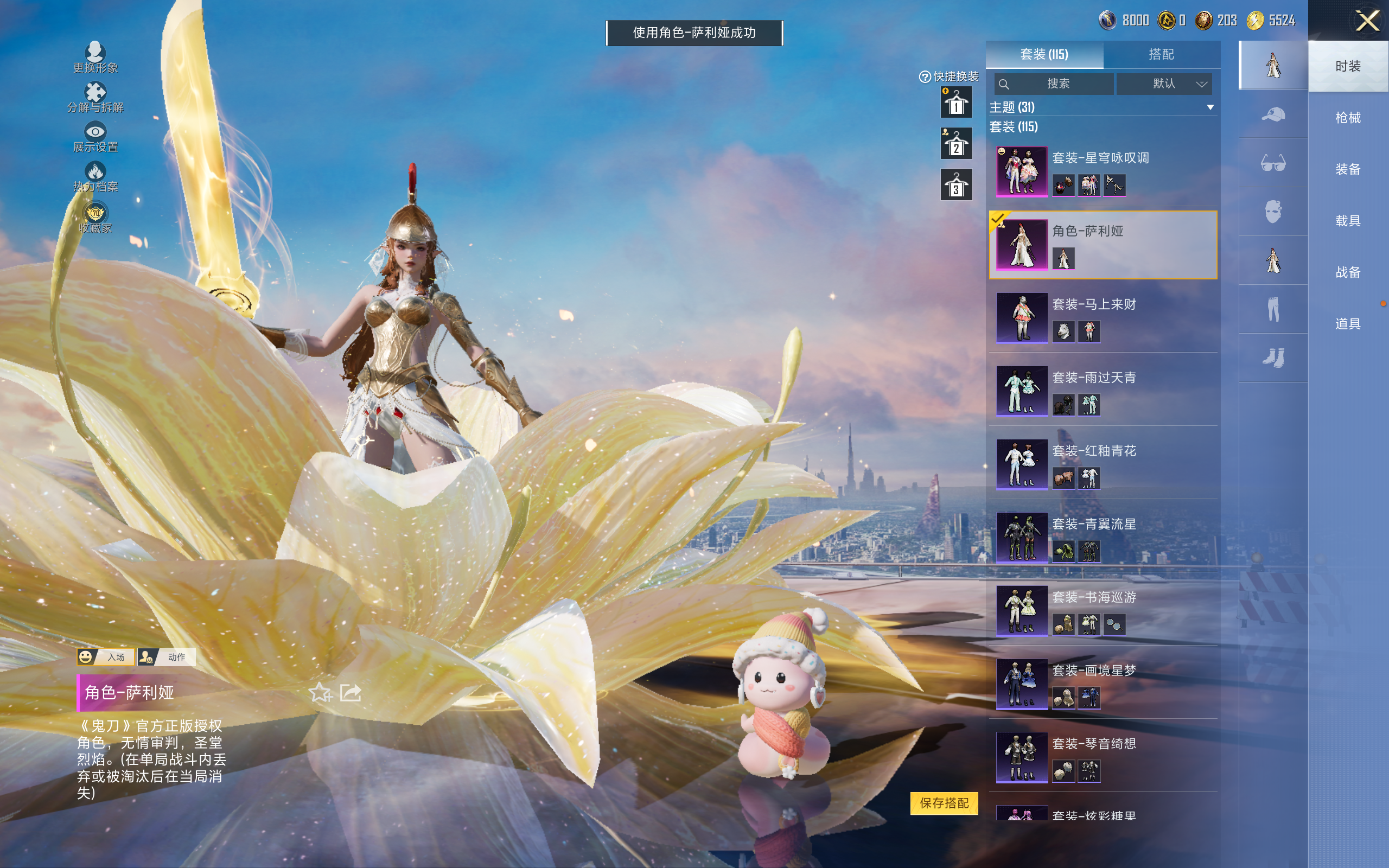Open 更换形象 to change appearance
Viewport: 1389px width, 868px height.
pyautogui.click(x=95, y=58)
